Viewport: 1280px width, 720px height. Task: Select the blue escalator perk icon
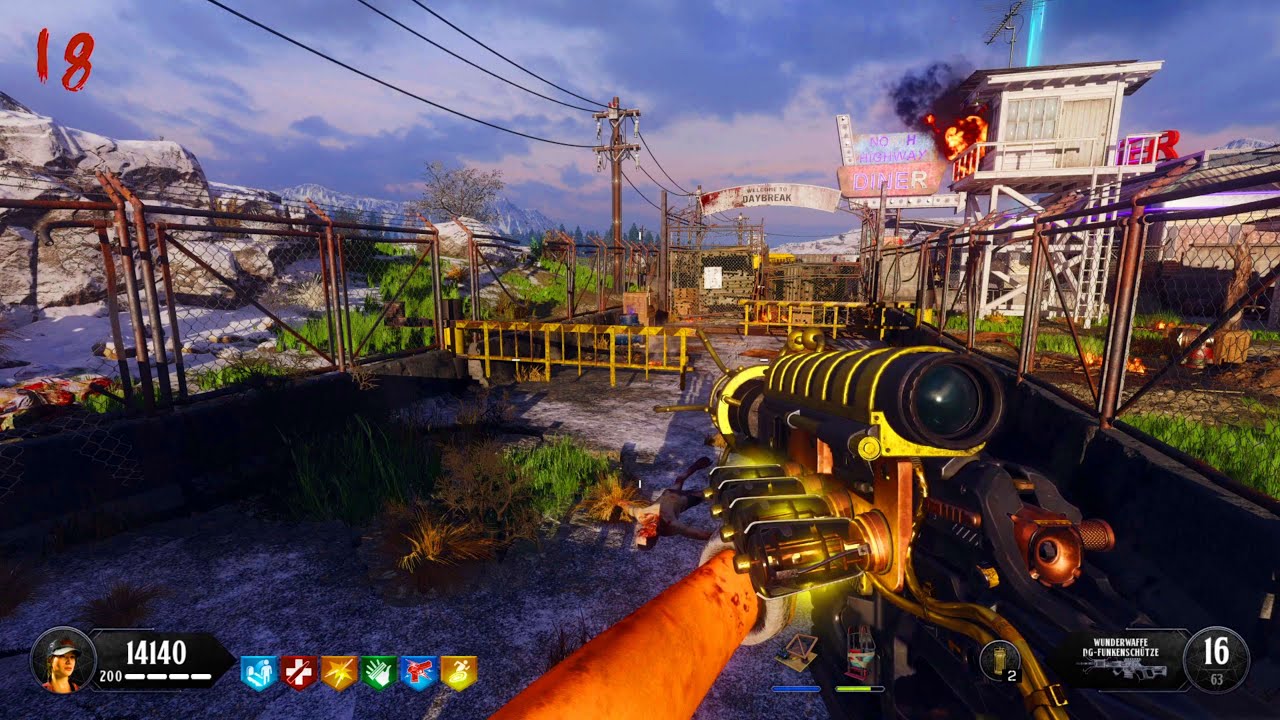click(259, 673)
